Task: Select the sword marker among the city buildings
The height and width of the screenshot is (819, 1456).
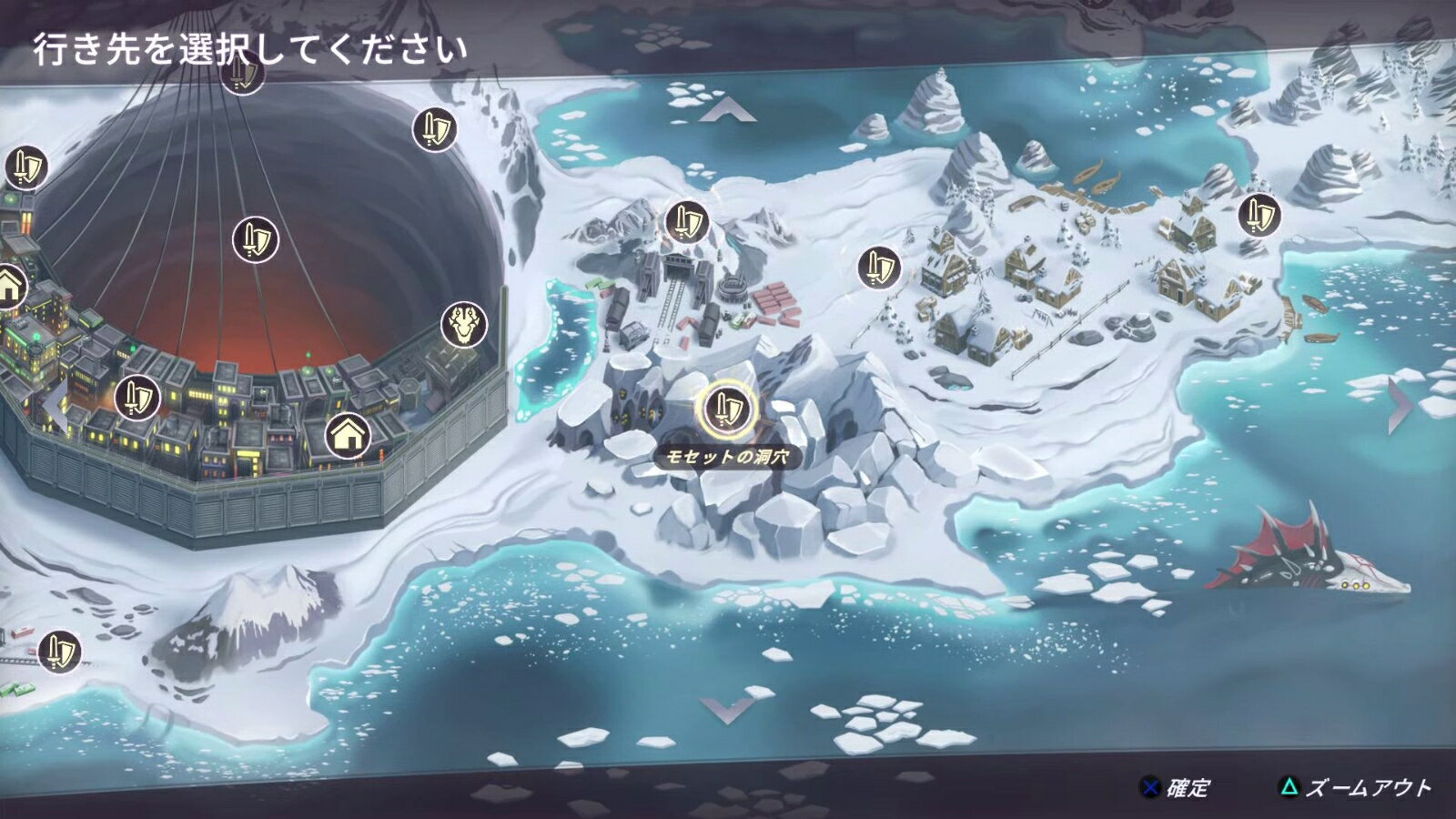Action: pyautogui.click(x=138, y=395)
